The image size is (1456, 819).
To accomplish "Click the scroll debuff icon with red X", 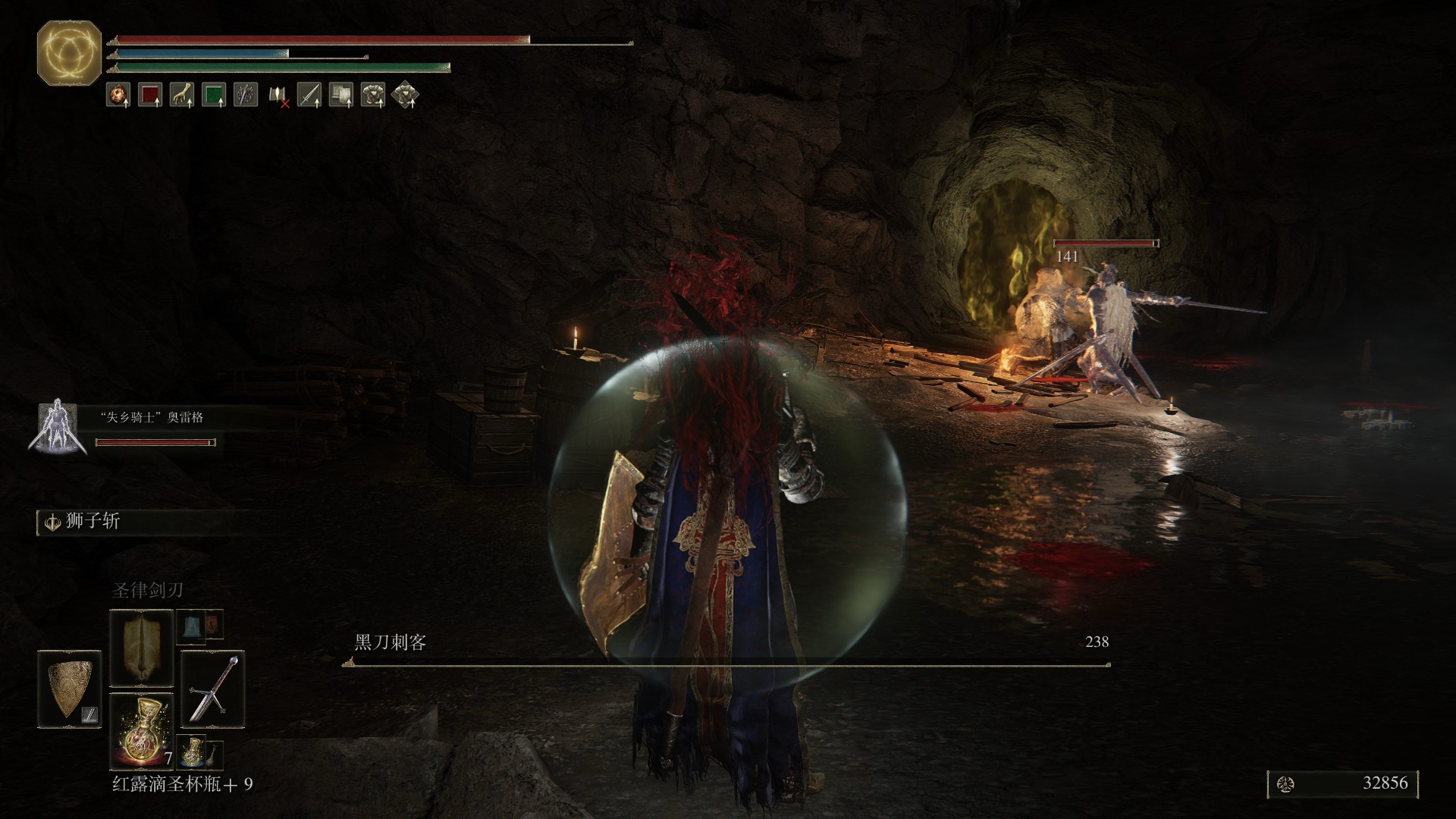I will [x=278, y=95].
